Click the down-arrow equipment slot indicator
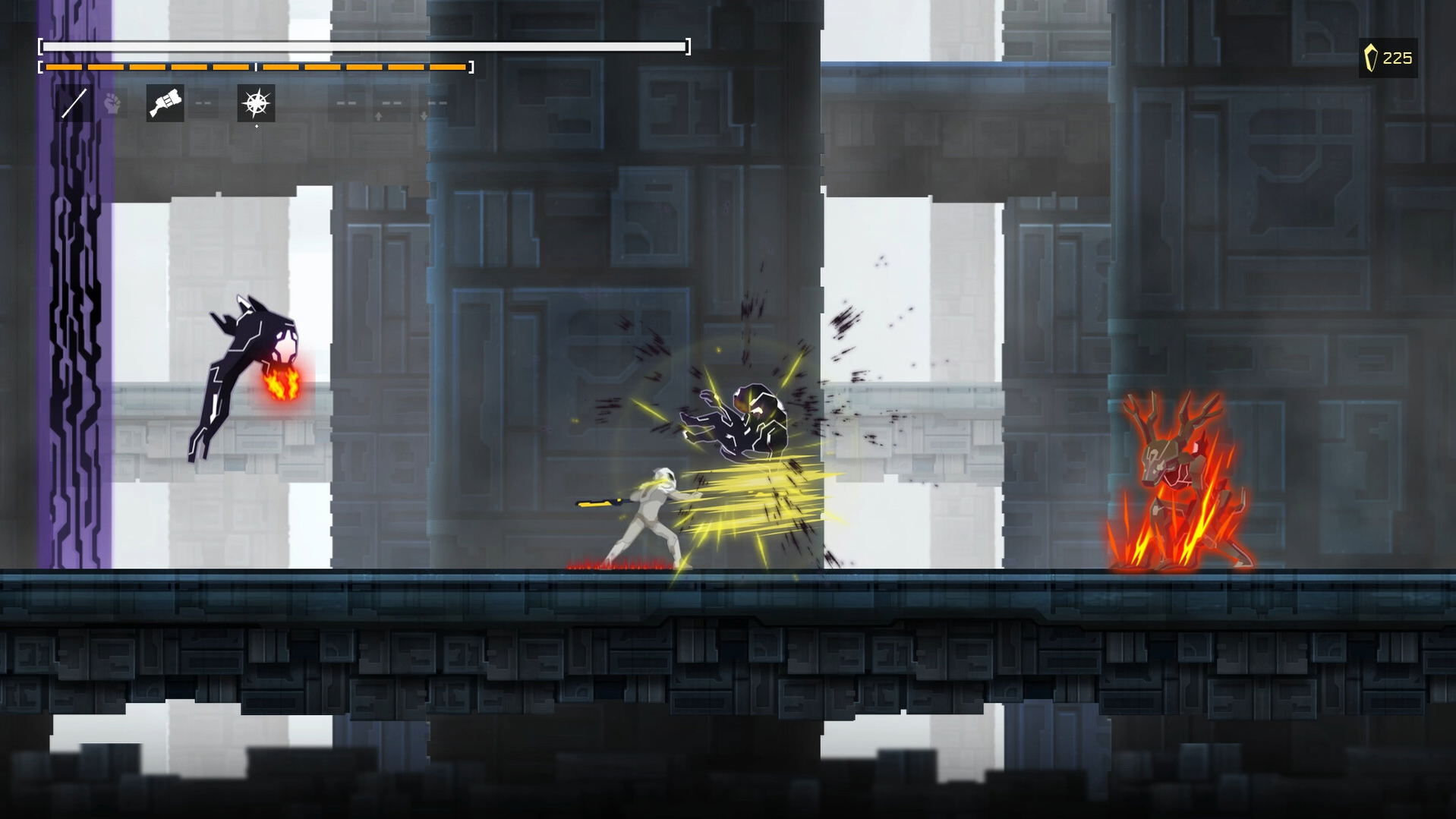The image size is (1456, 819). click(423, 115)
